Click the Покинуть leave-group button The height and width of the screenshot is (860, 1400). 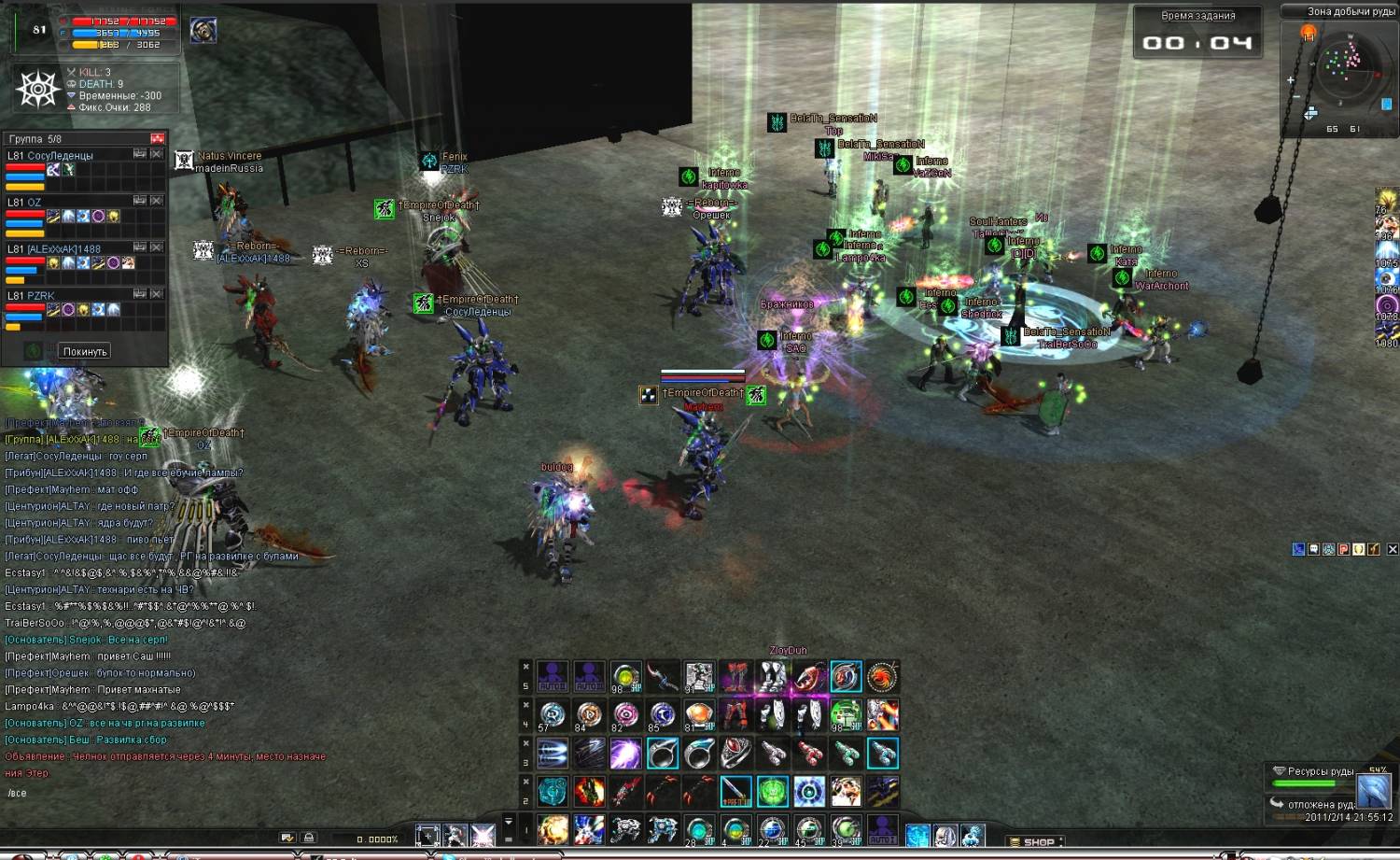click(x=85, y=351)
